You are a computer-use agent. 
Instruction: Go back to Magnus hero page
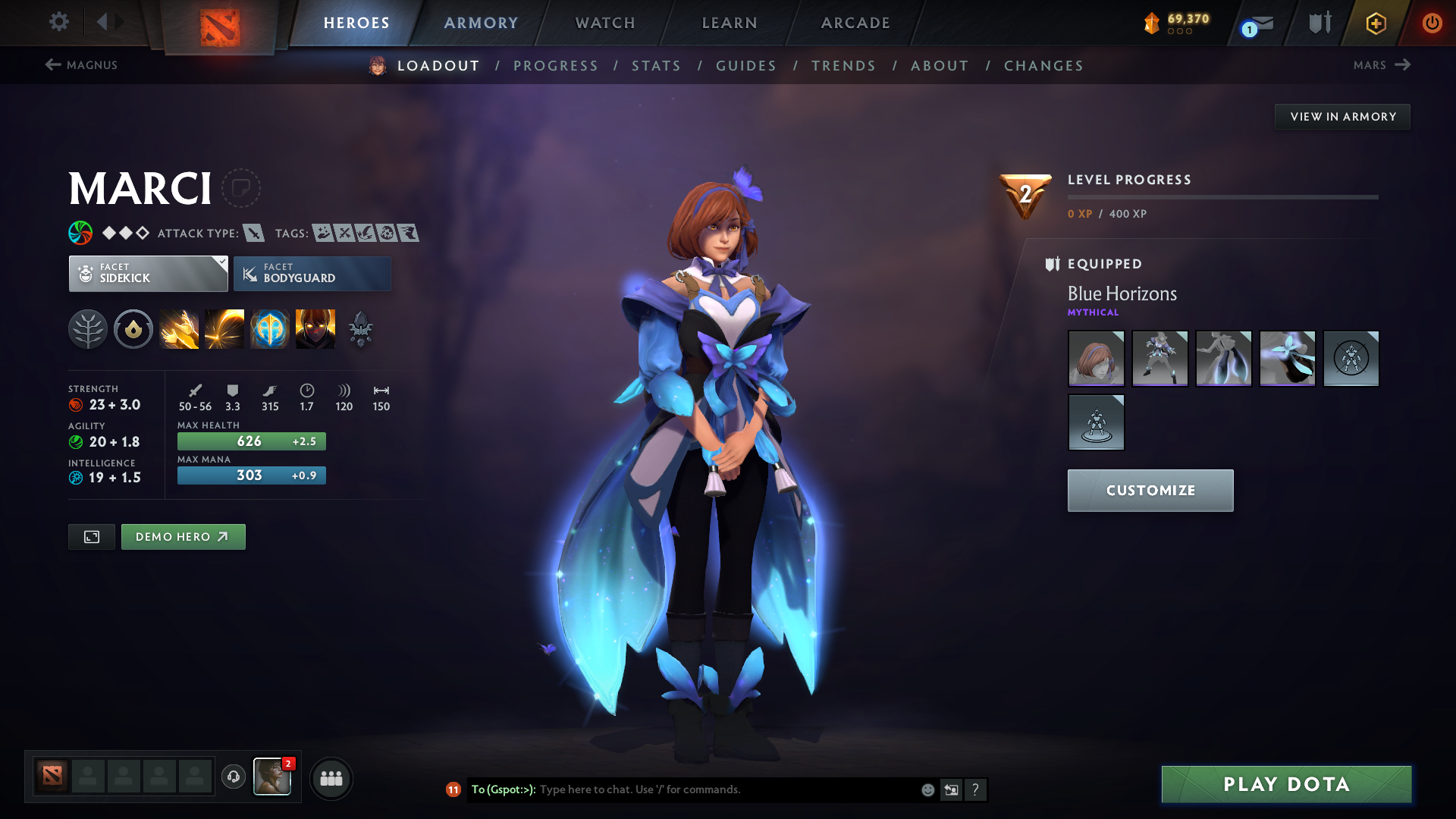[x=82, y=65]
